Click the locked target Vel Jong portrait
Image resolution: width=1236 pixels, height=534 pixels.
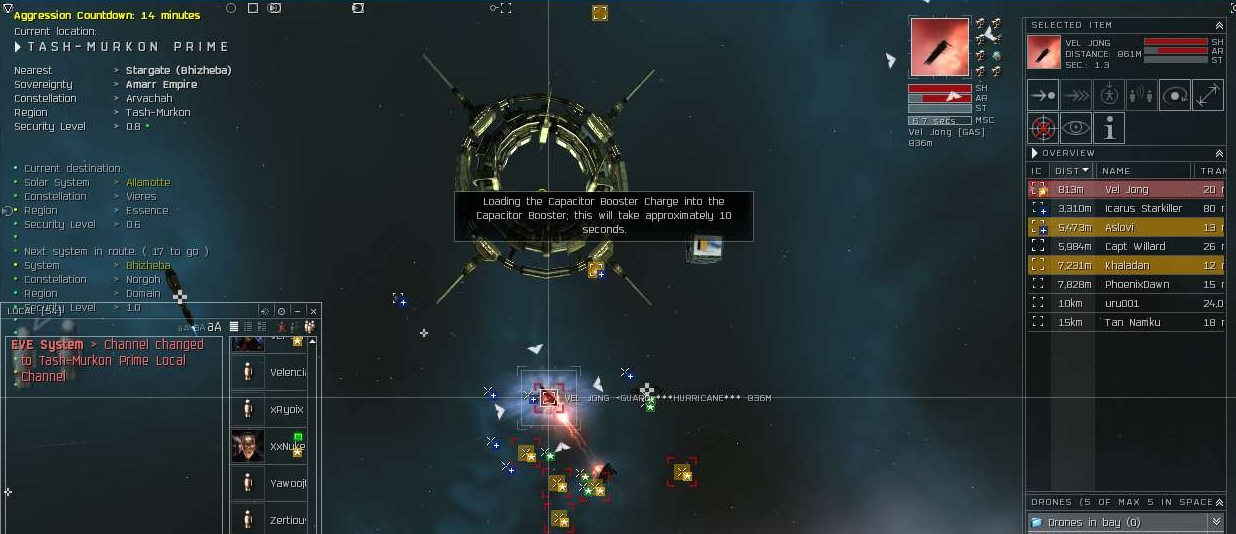[x=939, y=47]
